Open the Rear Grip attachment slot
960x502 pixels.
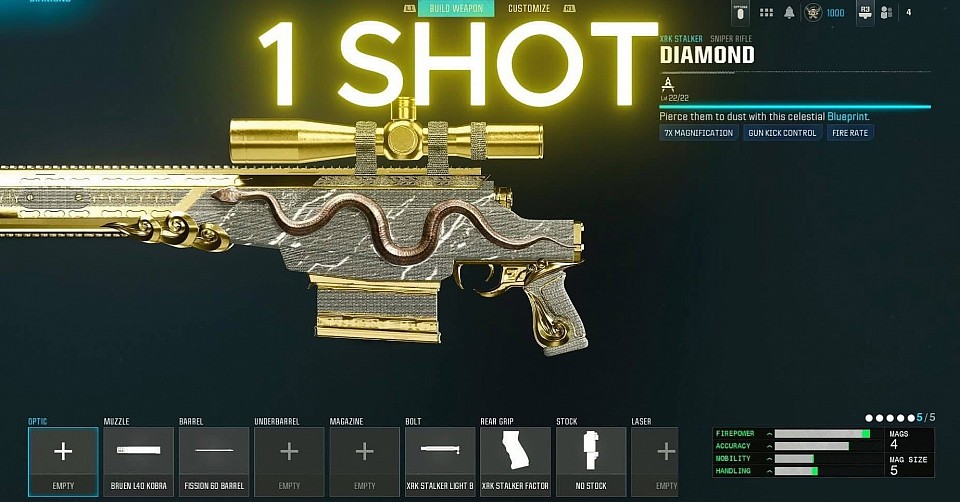pos(516,460)
